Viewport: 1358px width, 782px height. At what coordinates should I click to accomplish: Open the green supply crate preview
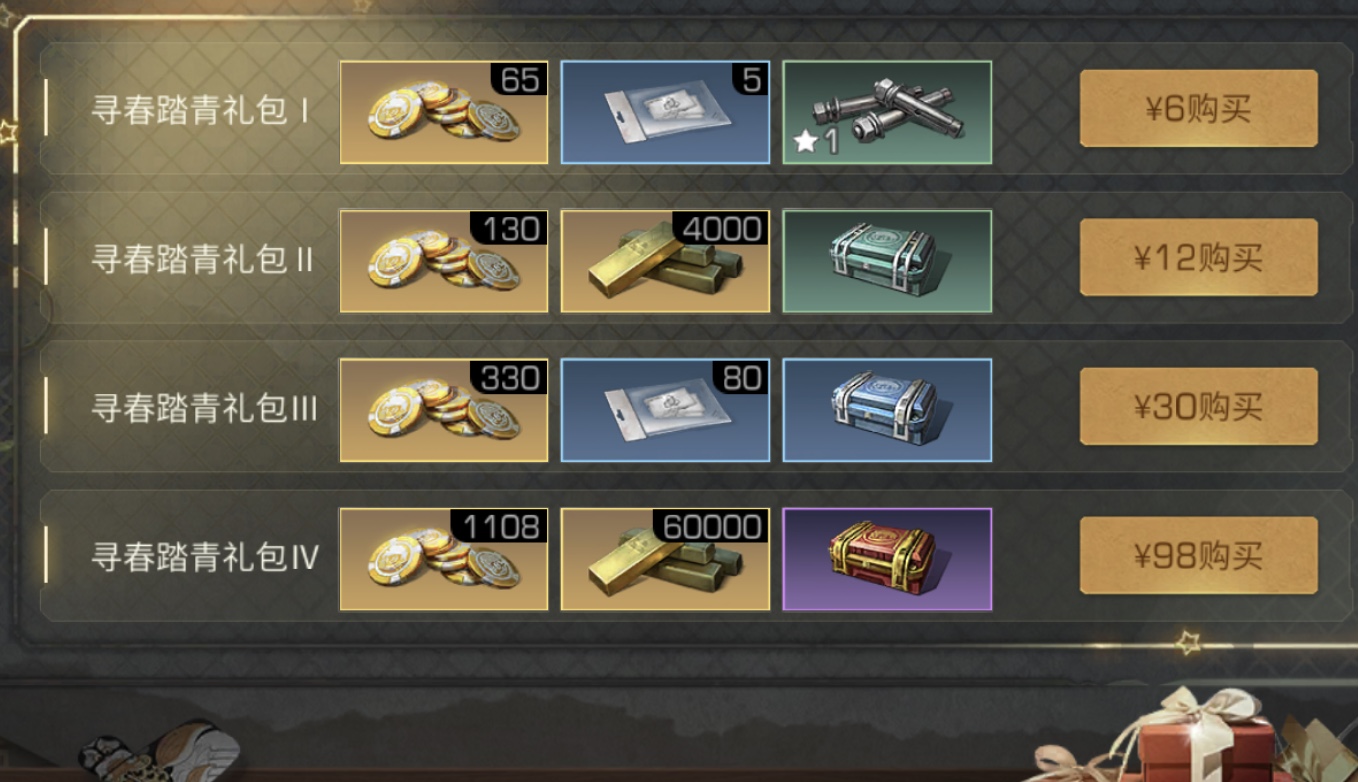coord(887,261)
